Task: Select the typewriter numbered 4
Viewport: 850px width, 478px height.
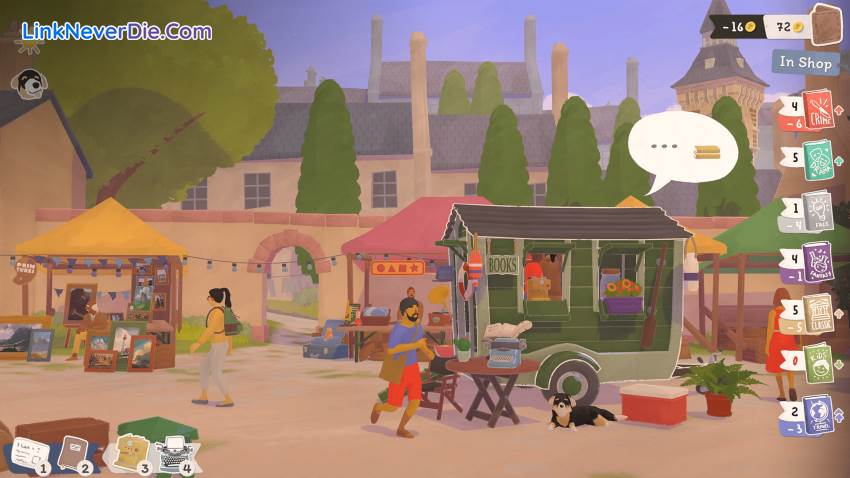Action: 177,453
